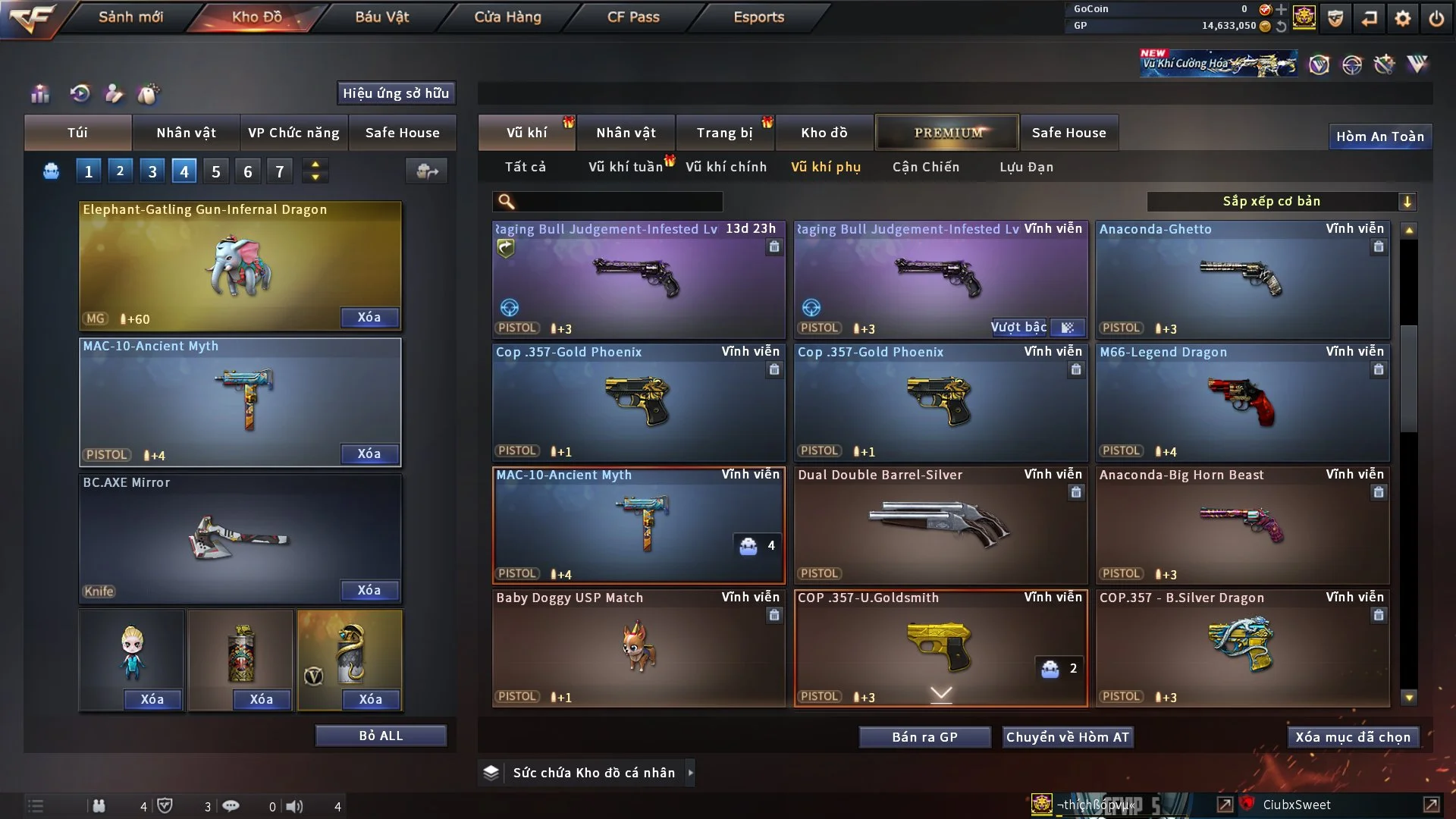Go to the Sảnh mới lobby
This screenshot has width=1456, height=819.
coord(130,17)
